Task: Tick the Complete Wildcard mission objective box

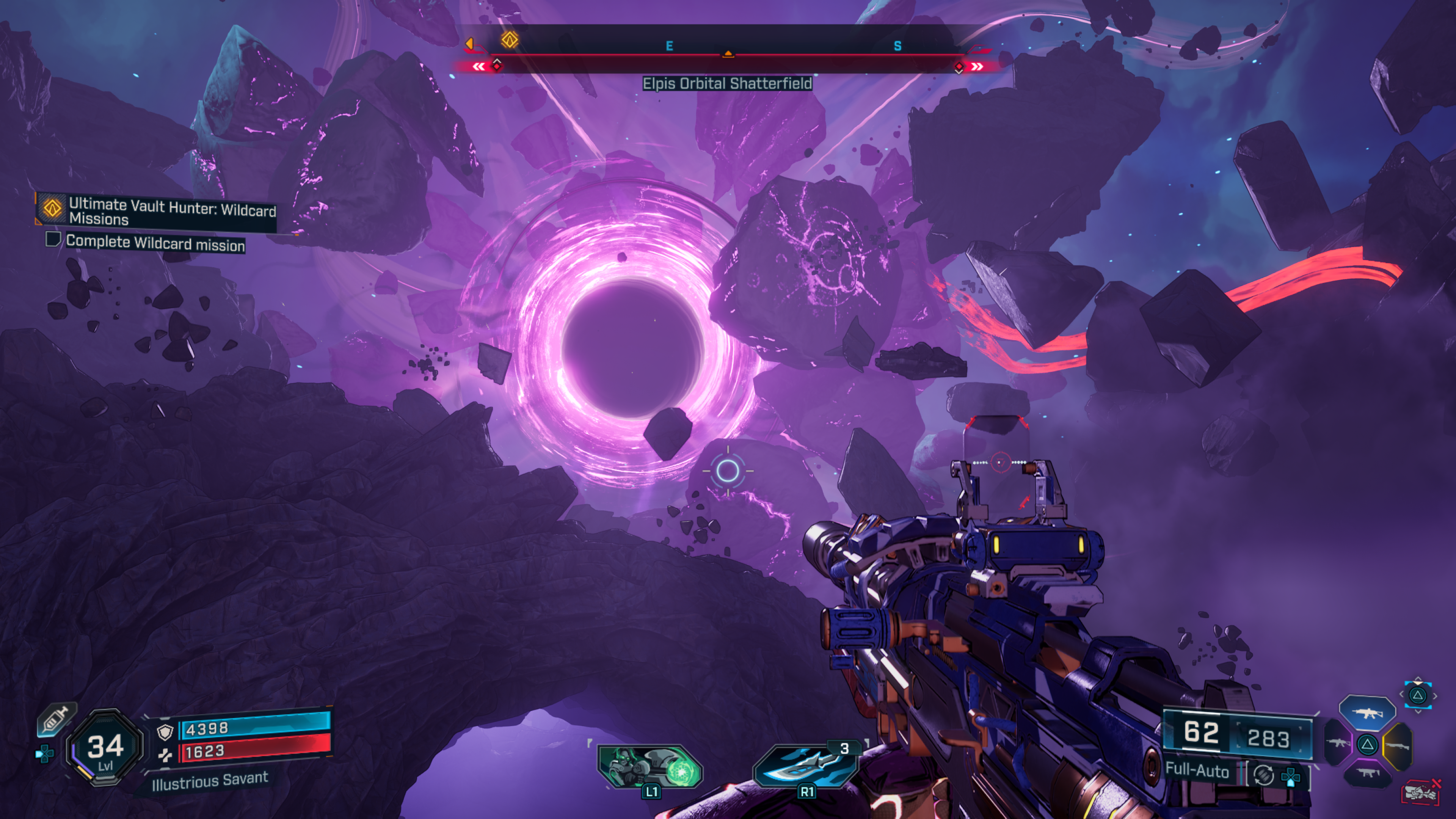Action: coord(53,239)
